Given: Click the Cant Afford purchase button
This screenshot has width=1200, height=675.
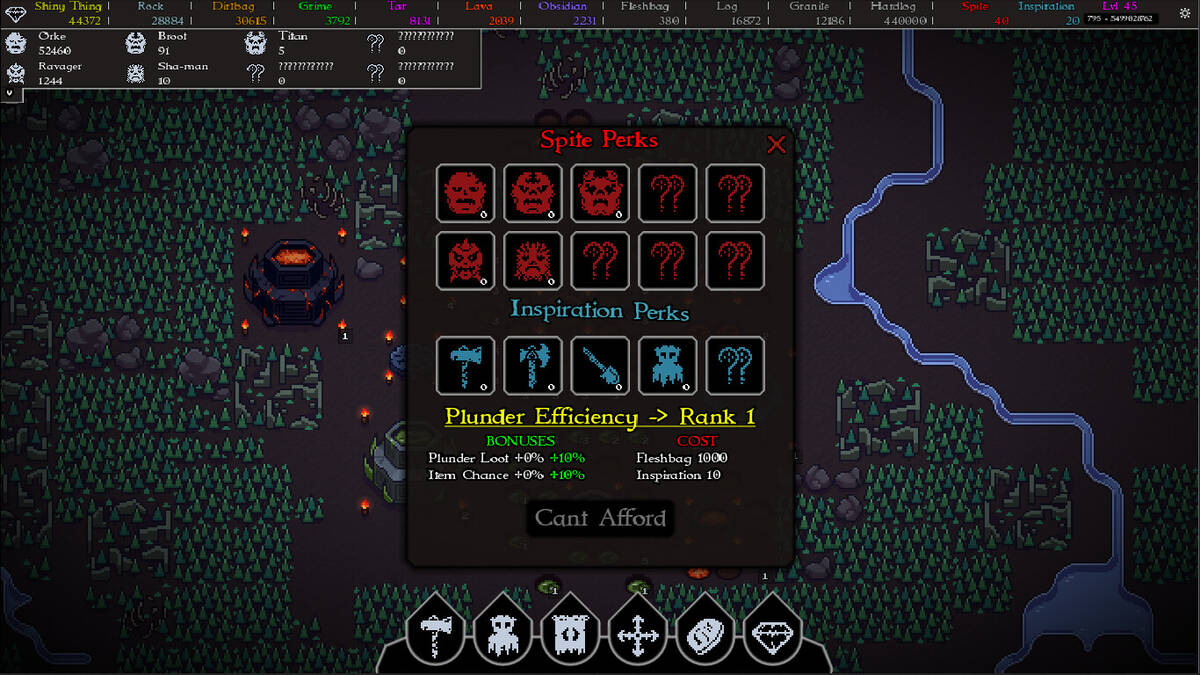Looking at the screenshot, I should (600, 518).
